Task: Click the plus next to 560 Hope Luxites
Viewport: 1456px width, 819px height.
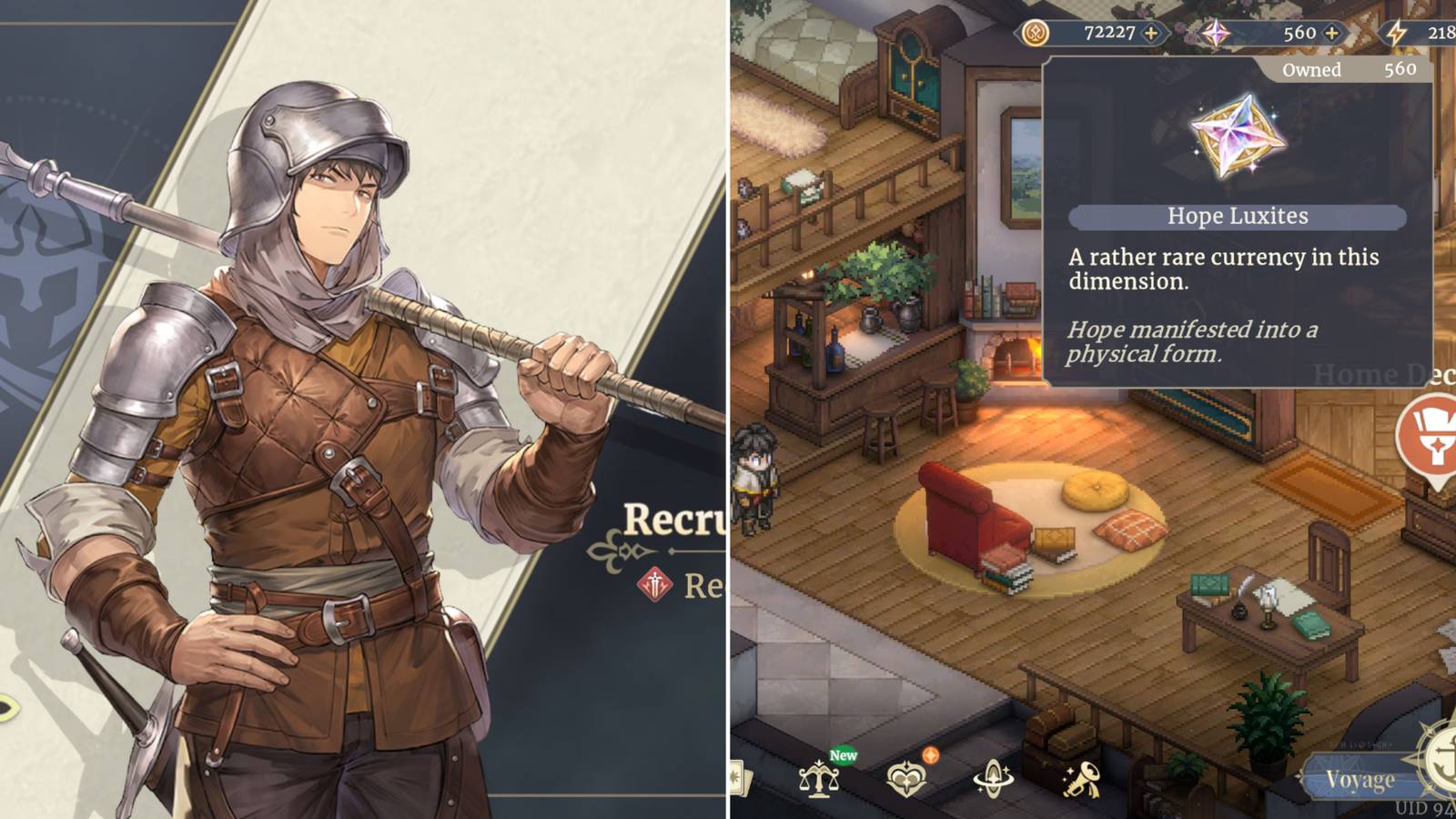Action: pyautogui.click(x=1331, y=34)
